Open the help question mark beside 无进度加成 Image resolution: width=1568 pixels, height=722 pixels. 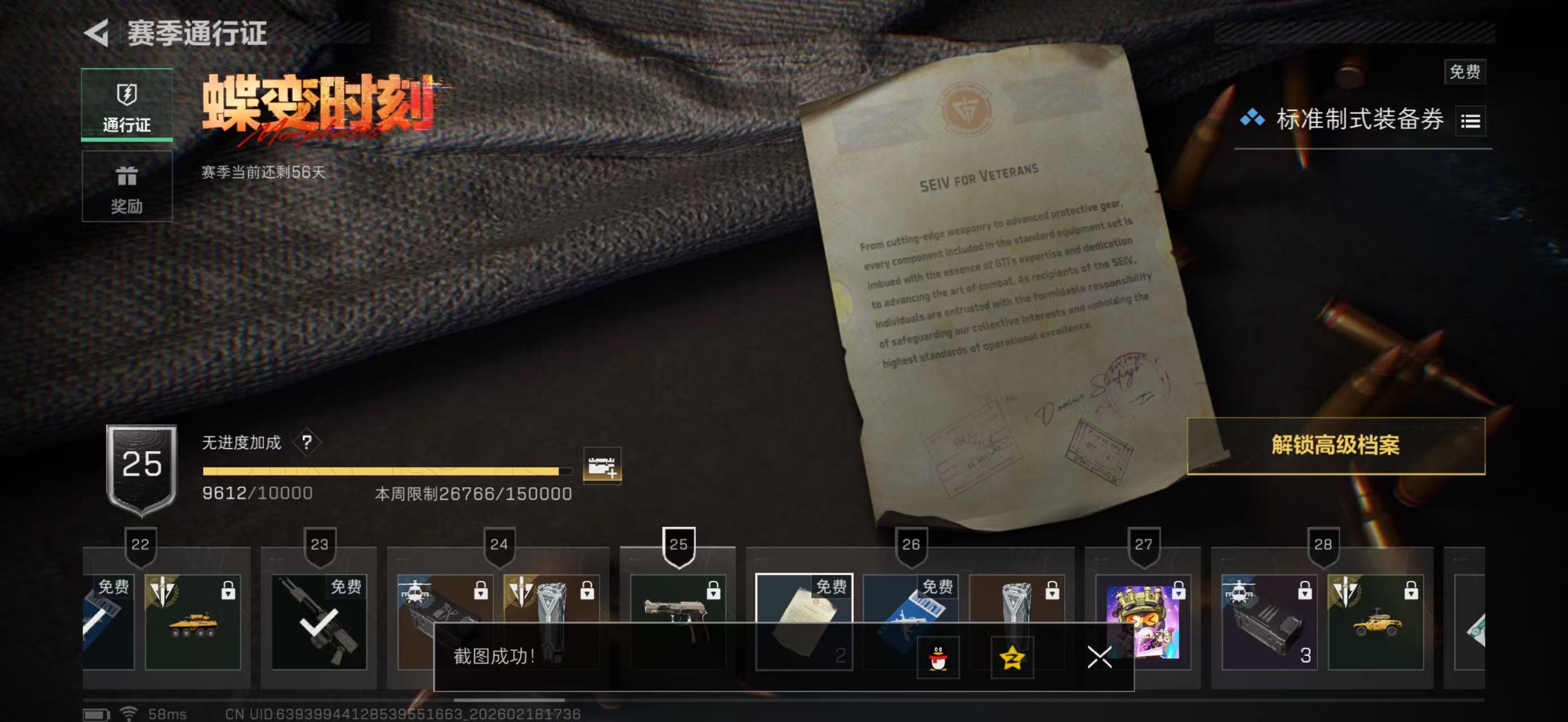[308, 441]
